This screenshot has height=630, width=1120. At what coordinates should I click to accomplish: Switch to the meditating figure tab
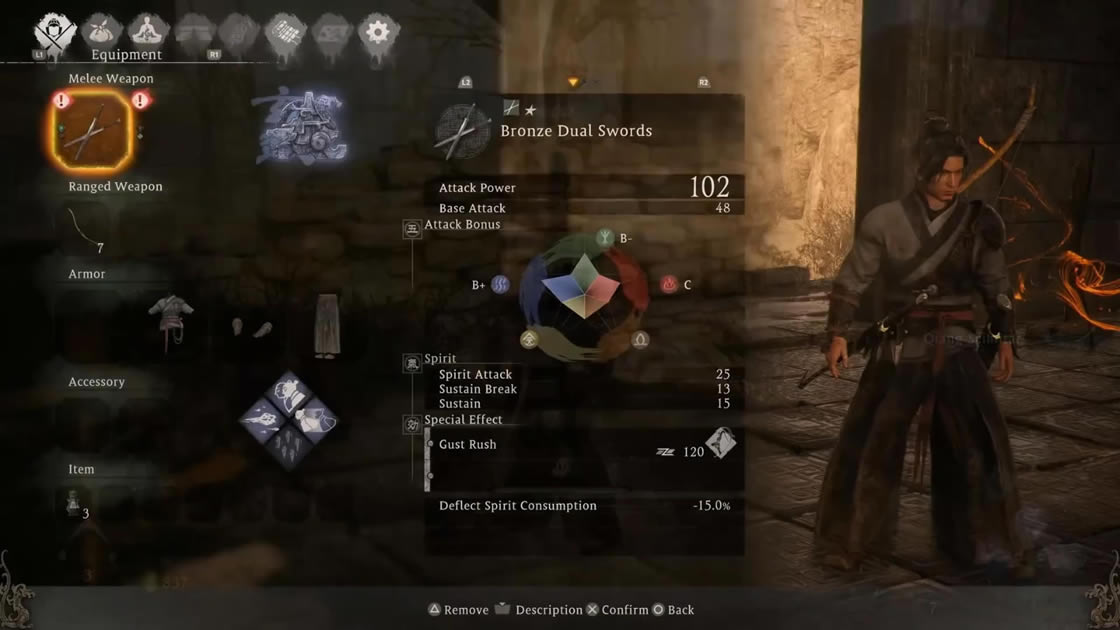(x=149, y=32)
